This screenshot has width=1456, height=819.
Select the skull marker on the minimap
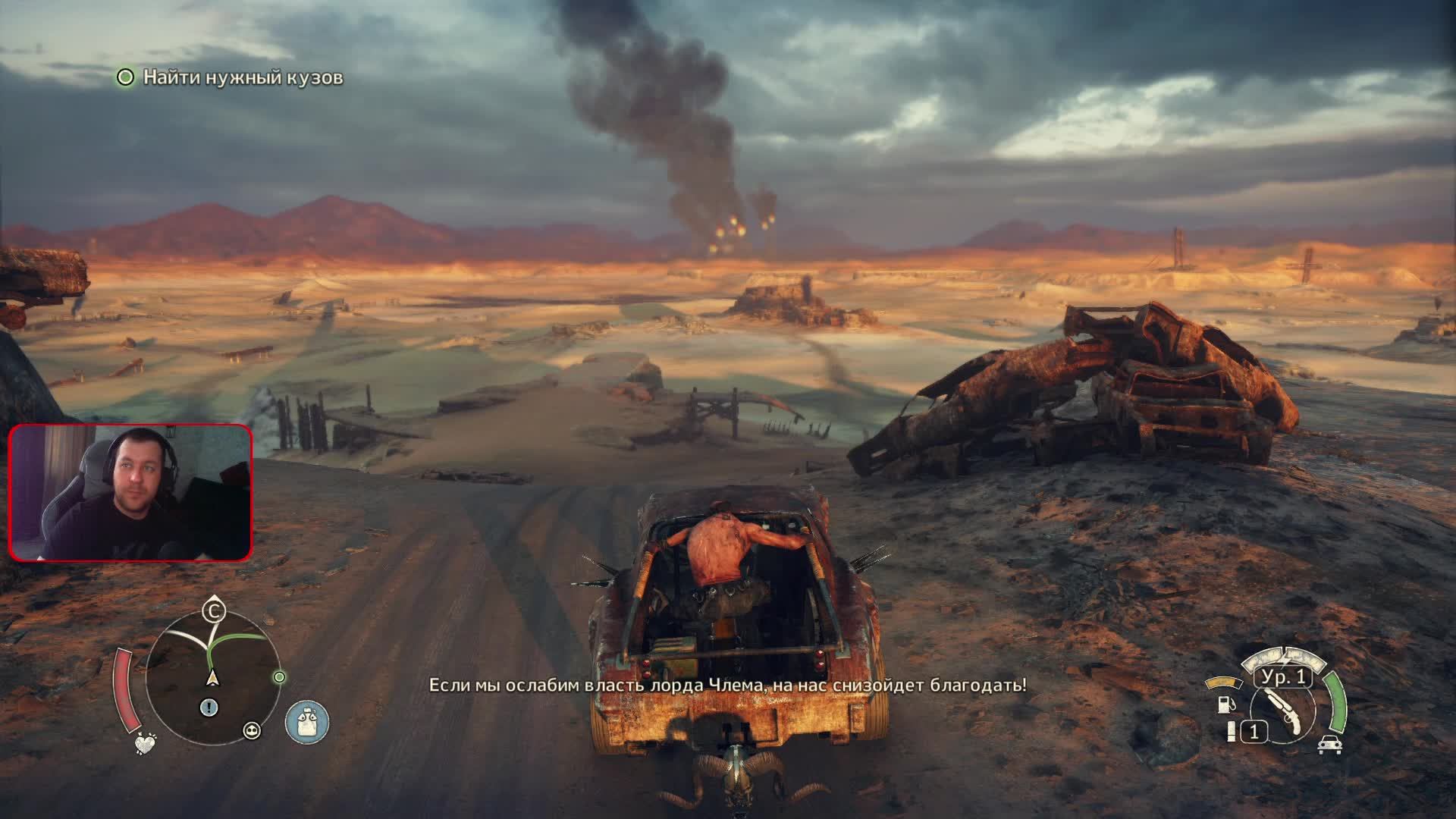coord(251,730)
